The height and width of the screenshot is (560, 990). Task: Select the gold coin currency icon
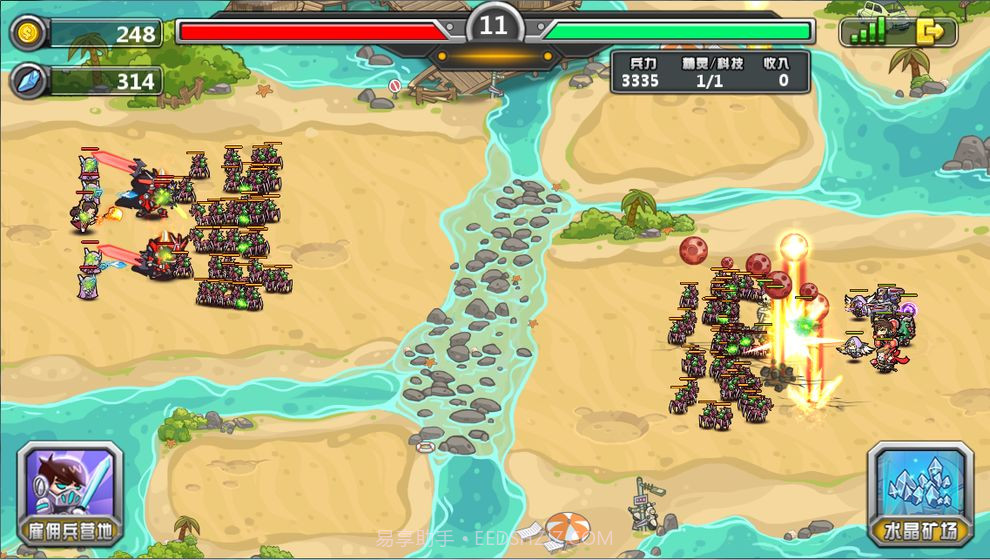[27, 33]
